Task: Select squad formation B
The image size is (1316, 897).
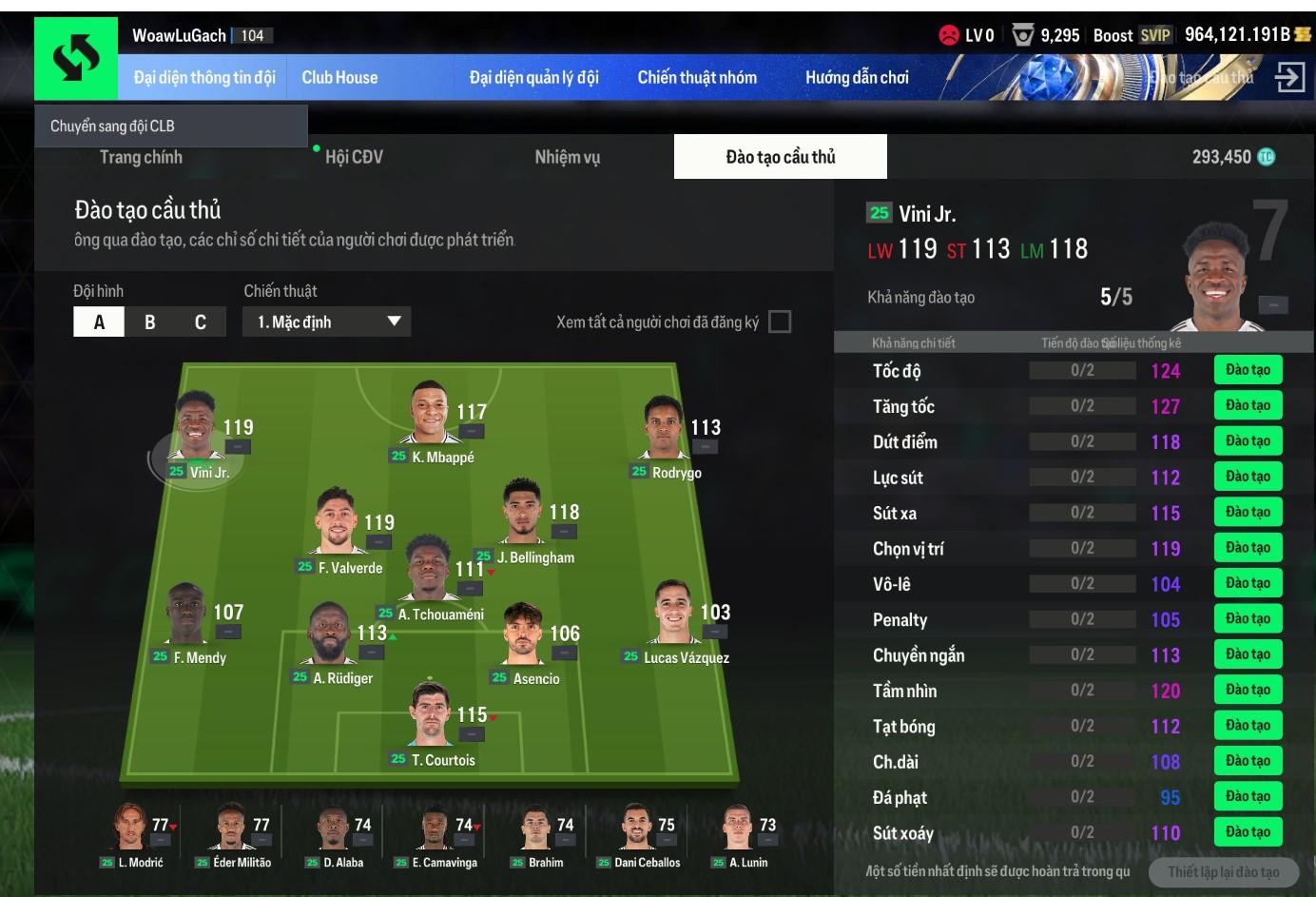Action: click(150, 322)
